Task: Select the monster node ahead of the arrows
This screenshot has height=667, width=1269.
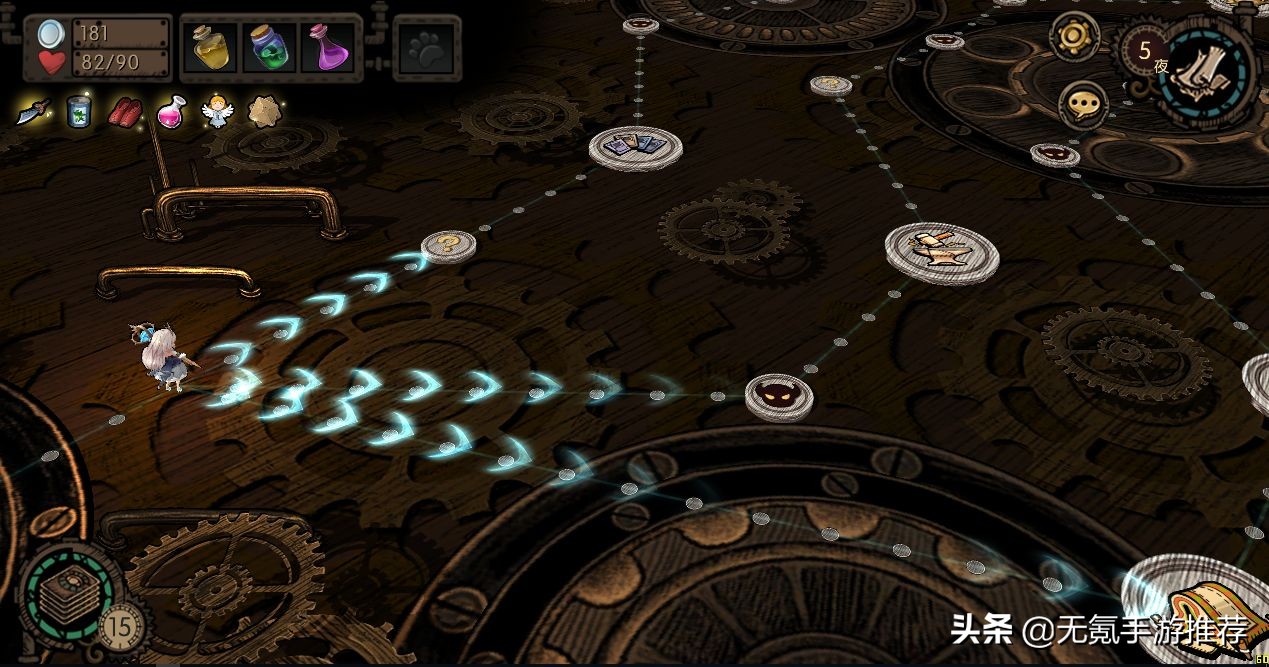Action: pyautogui.click(x=778, y=396)
